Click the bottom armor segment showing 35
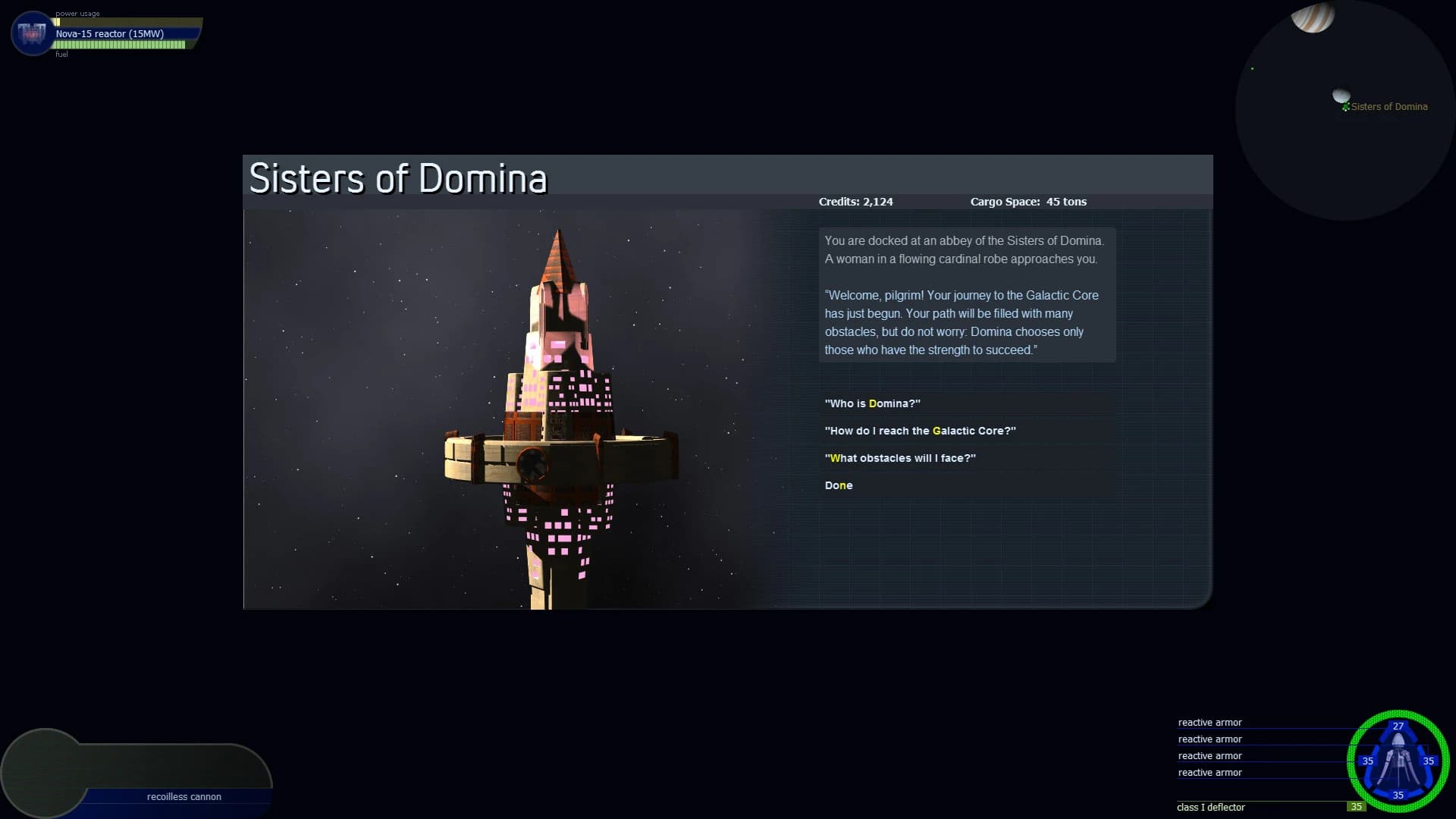 tap(1398, 796)
